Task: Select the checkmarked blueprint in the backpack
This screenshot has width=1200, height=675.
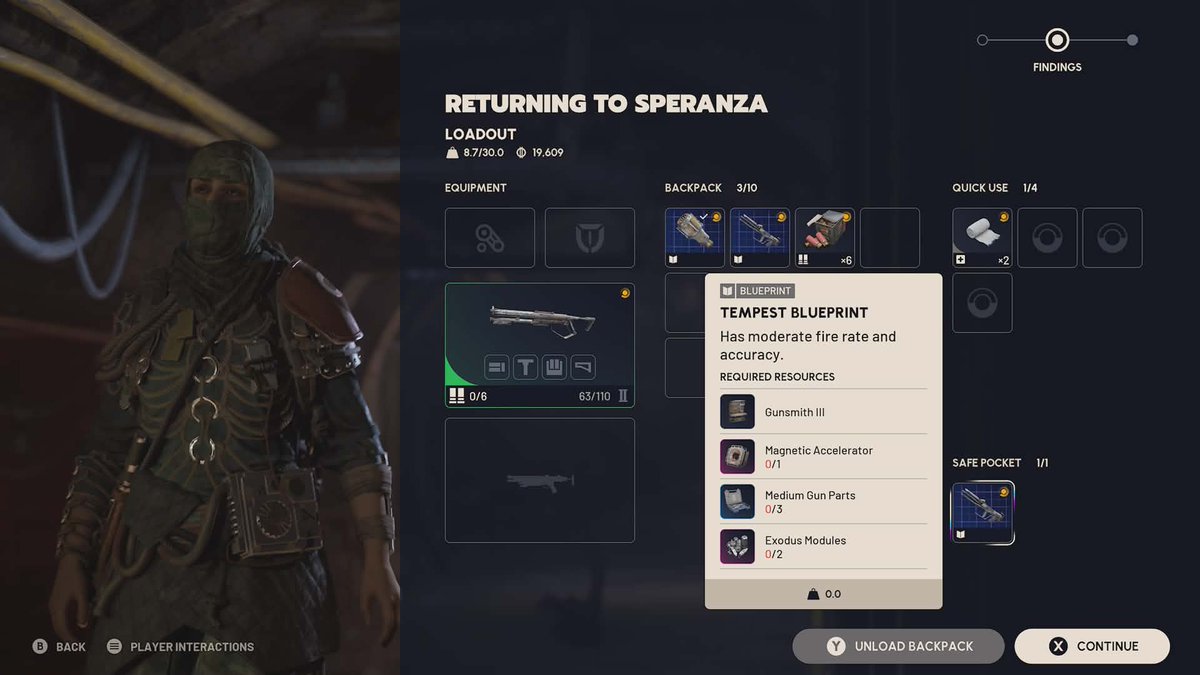Action: (694, 238)
